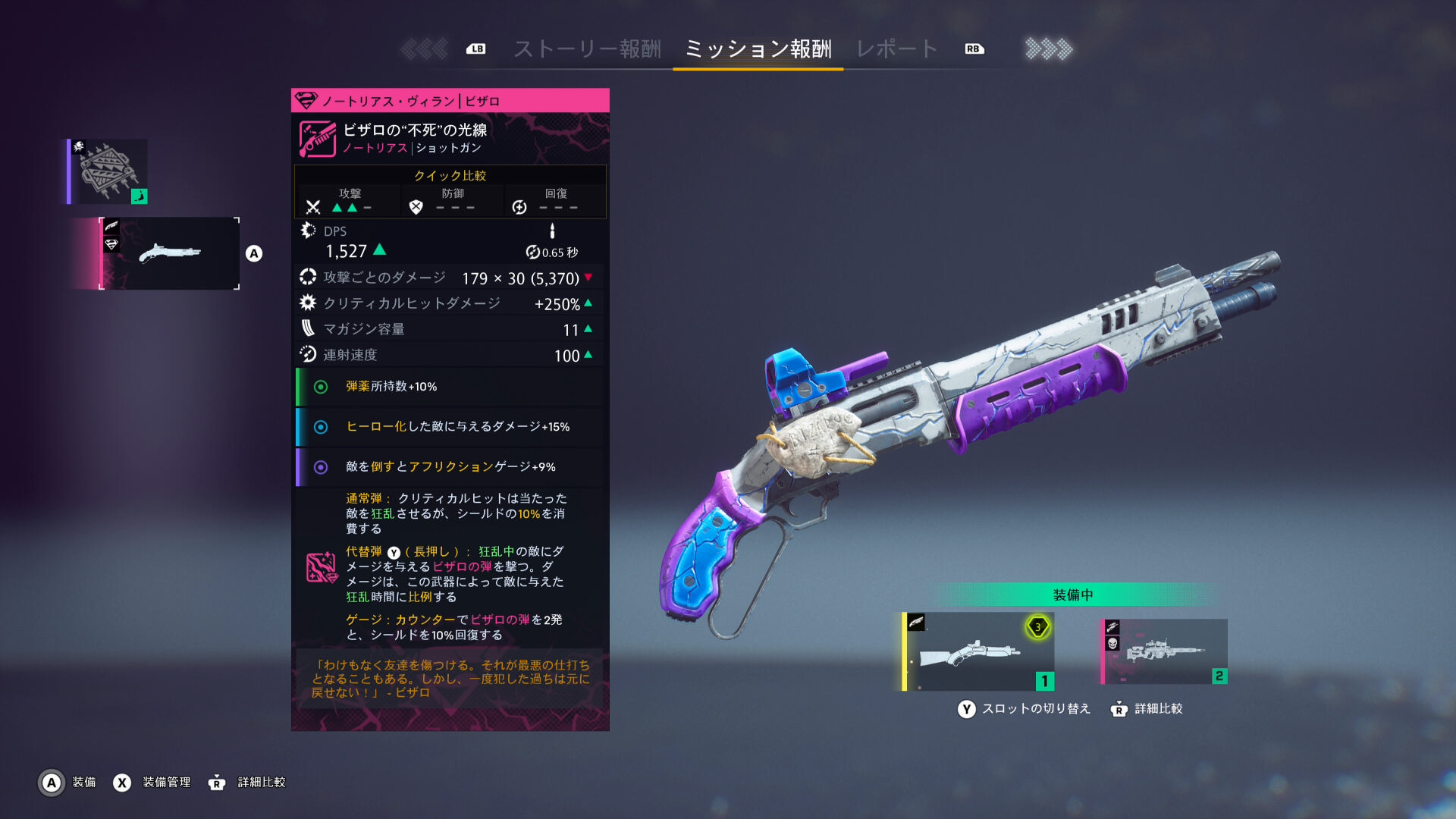Choose スロットの切り替え slot switch

tap(1024, 709)
